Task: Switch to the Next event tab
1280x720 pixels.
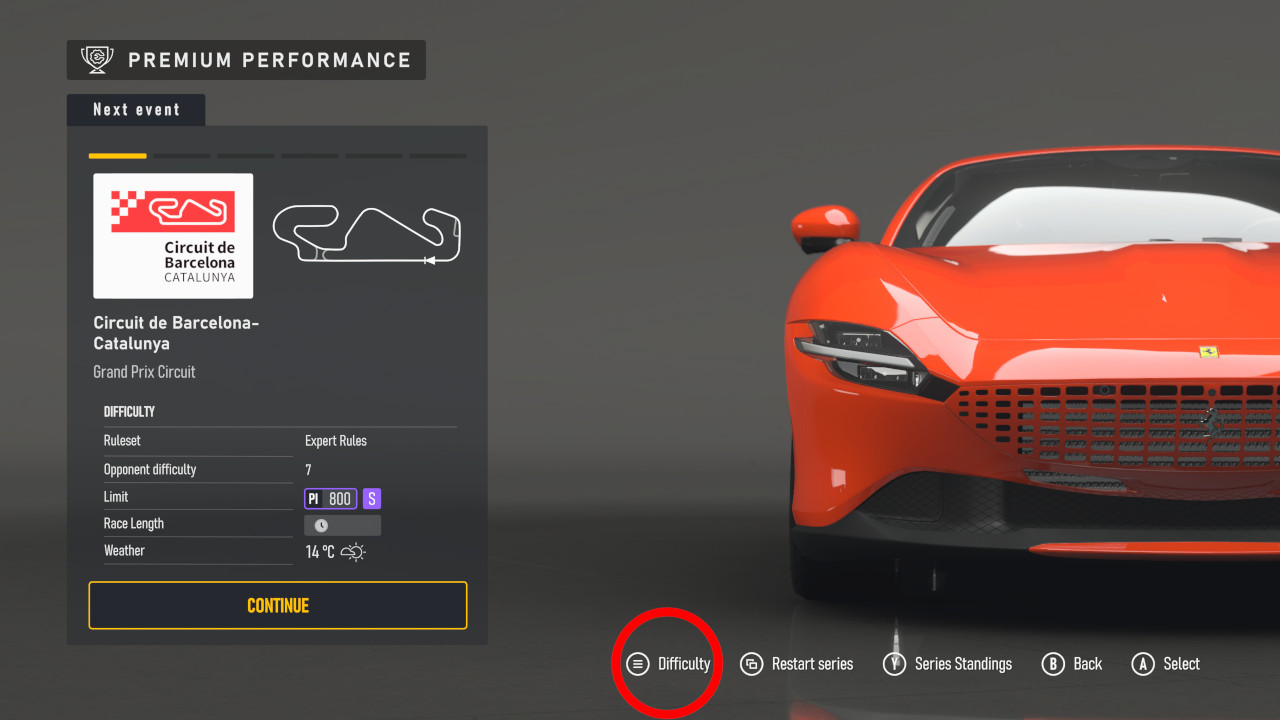Action: coord(135,109)
